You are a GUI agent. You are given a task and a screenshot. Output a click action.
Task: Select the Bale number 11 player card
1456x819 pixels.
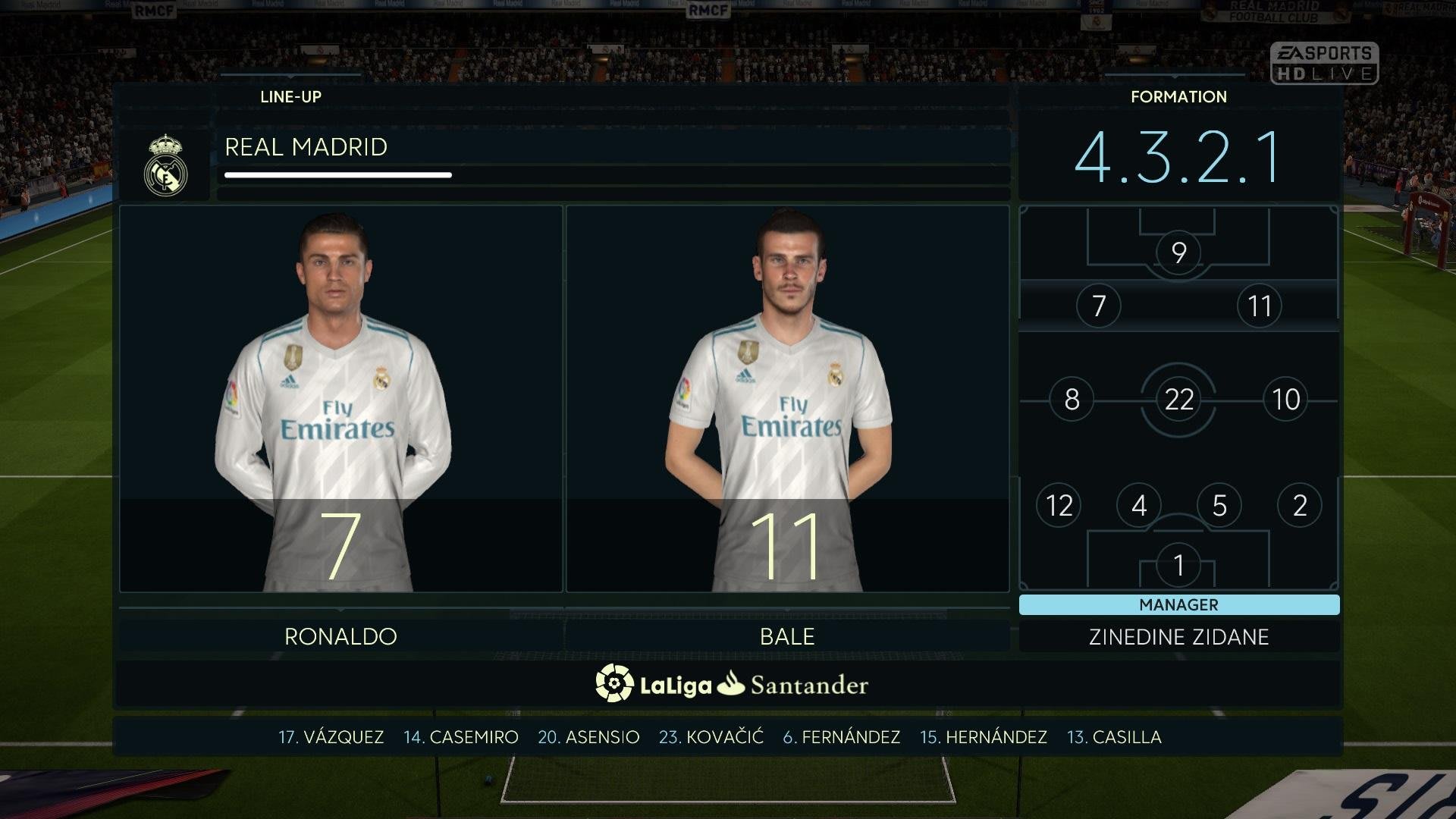pos(787,399)
